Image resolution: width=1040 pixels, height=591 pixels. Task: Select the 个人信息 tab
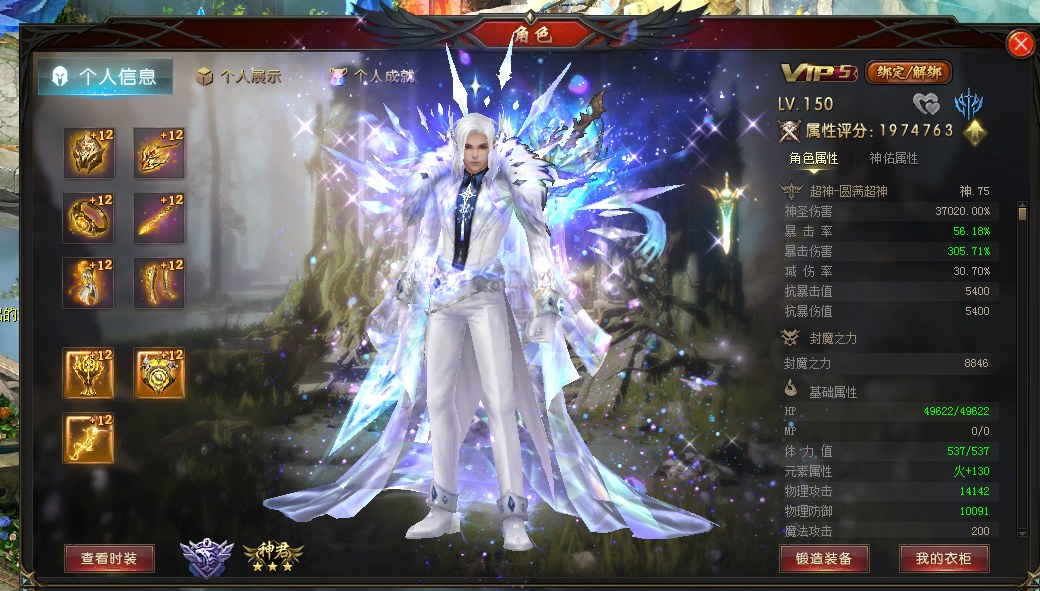[105, 77]
